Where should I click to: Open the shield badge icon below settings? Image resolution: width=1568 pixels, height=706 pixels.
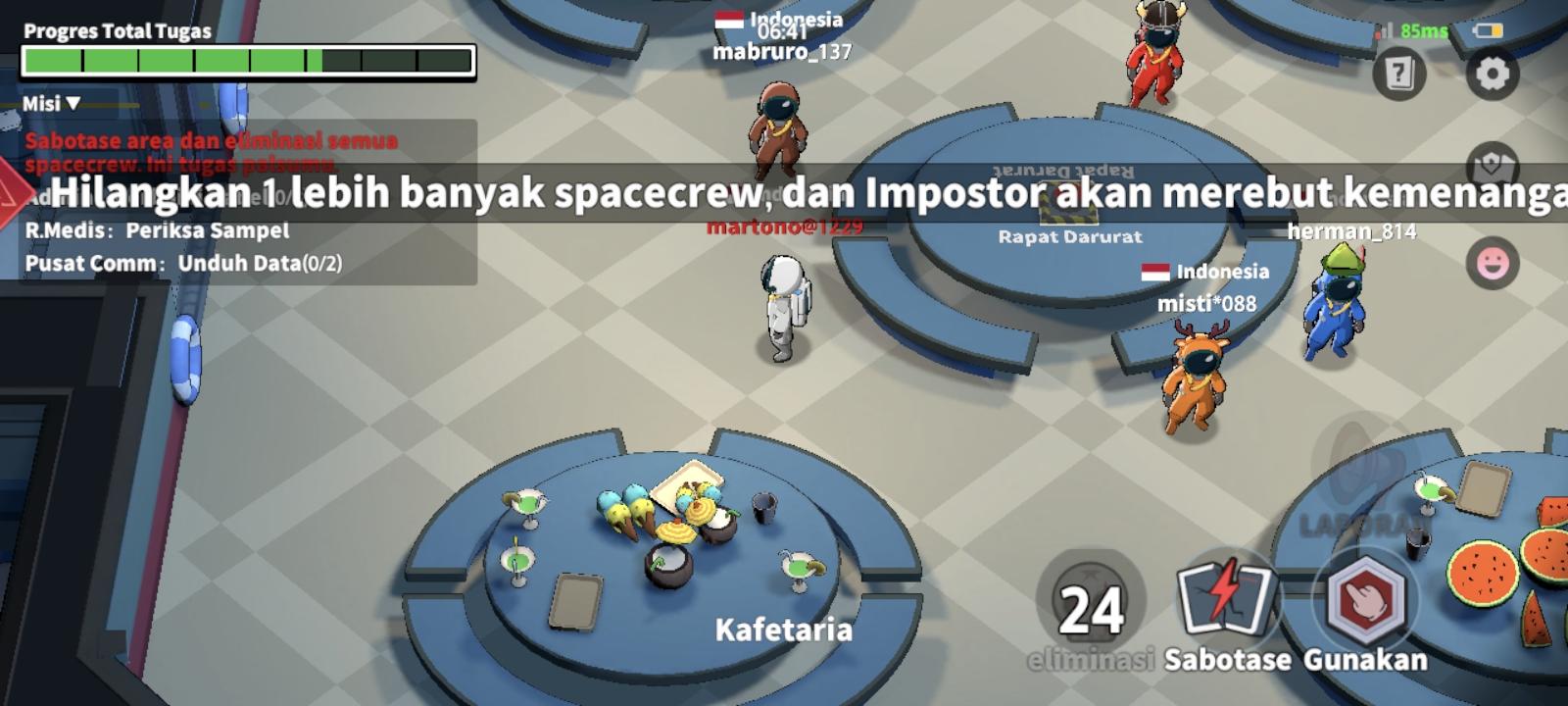click(x=1492, y=163)
